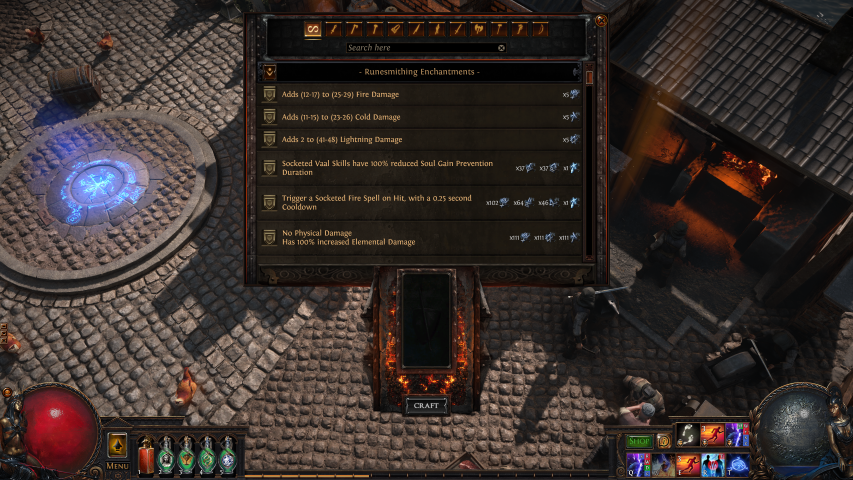The width and height of the screenshot is (853, 480).
Task: Open the in-game Shop
Action: 638,441
